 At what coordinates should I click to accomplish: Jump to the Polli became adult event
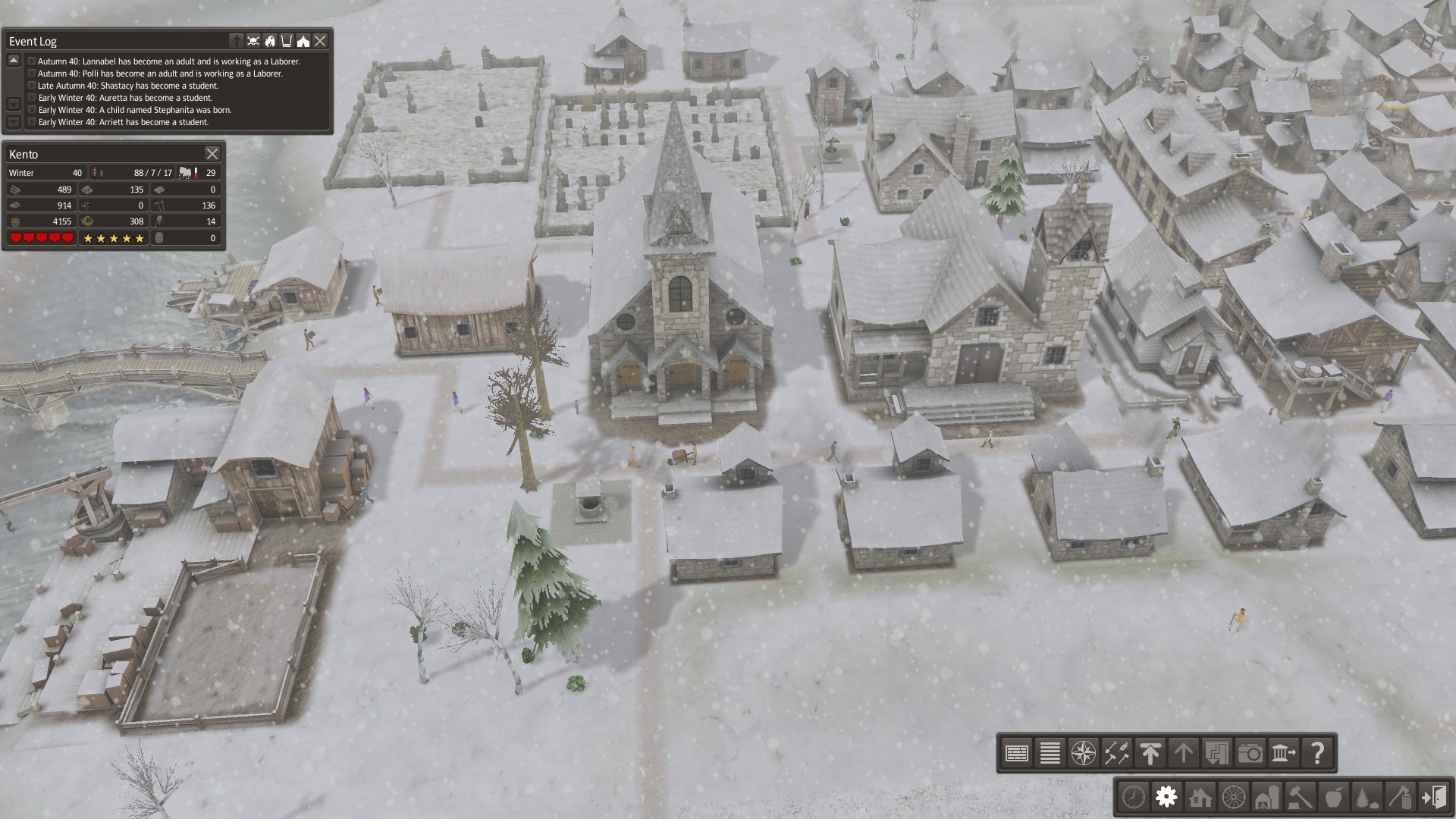tap(160, 74)
